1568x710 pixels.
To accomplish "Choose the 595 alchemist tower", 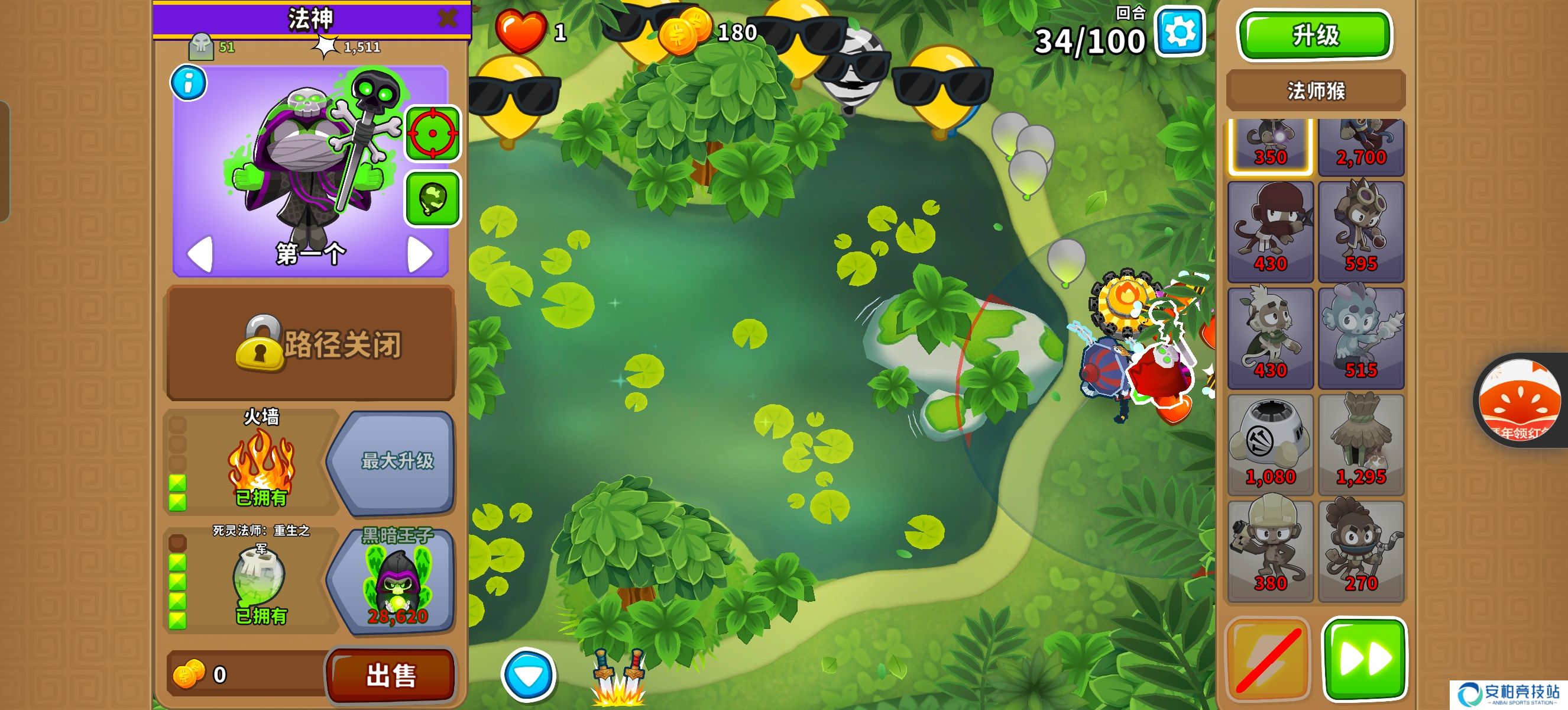I will (1360, 231).
